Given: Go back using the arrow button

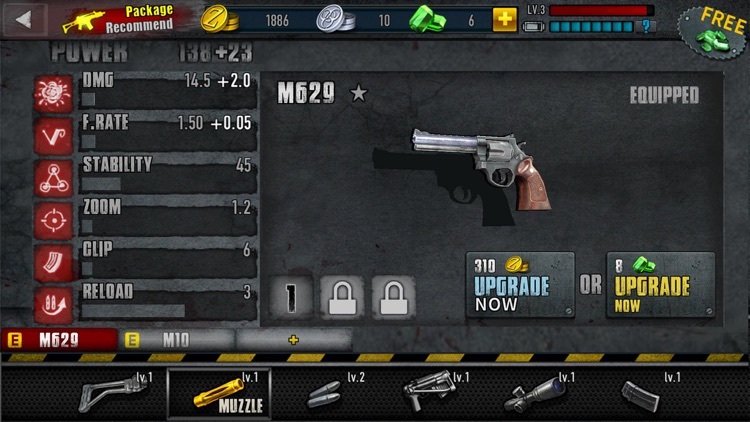Looking at the screenshot, I should pos(24,18).
